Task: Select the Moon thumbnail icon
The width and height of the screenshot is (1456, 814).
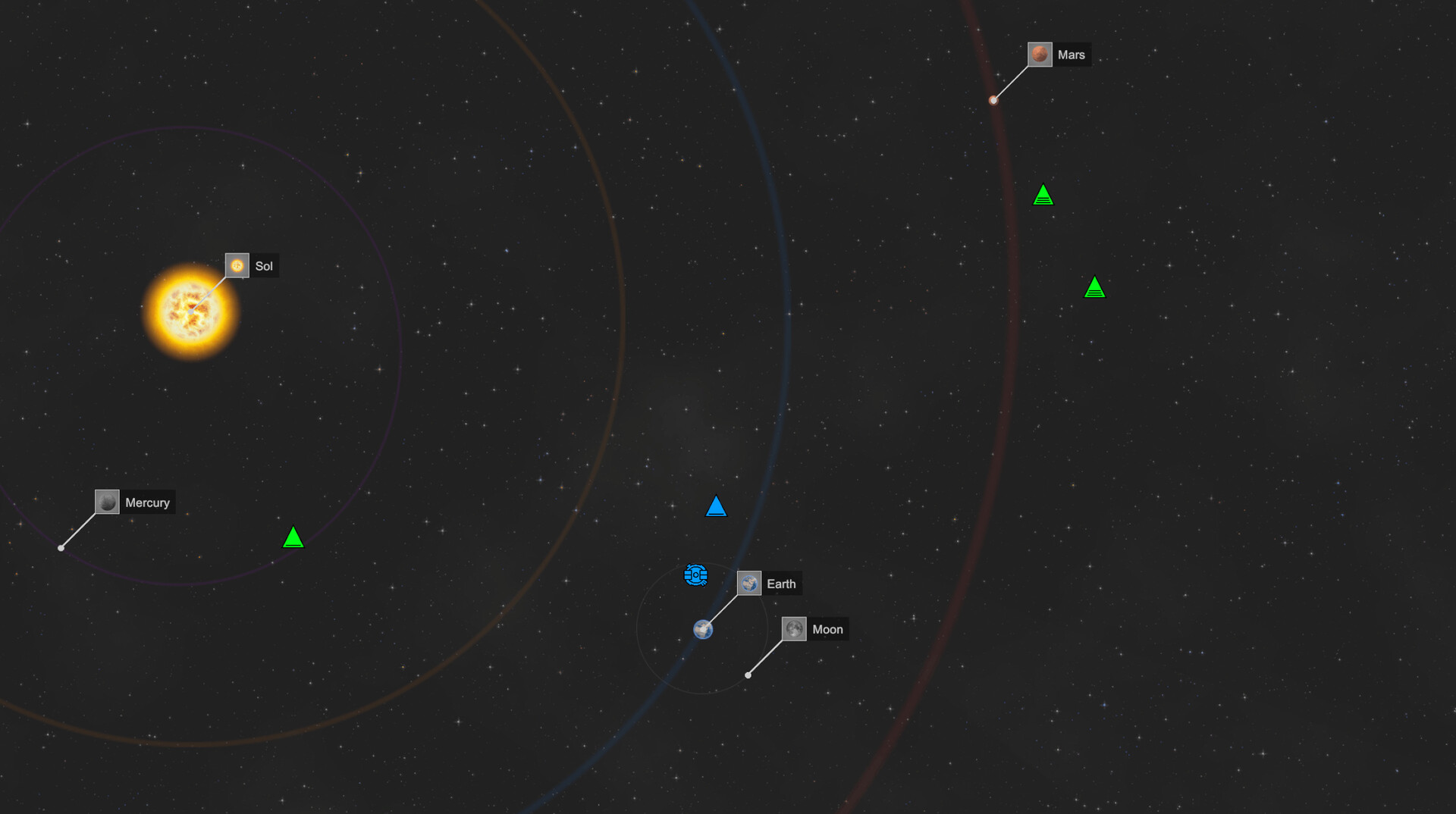Action: point(795,628)
